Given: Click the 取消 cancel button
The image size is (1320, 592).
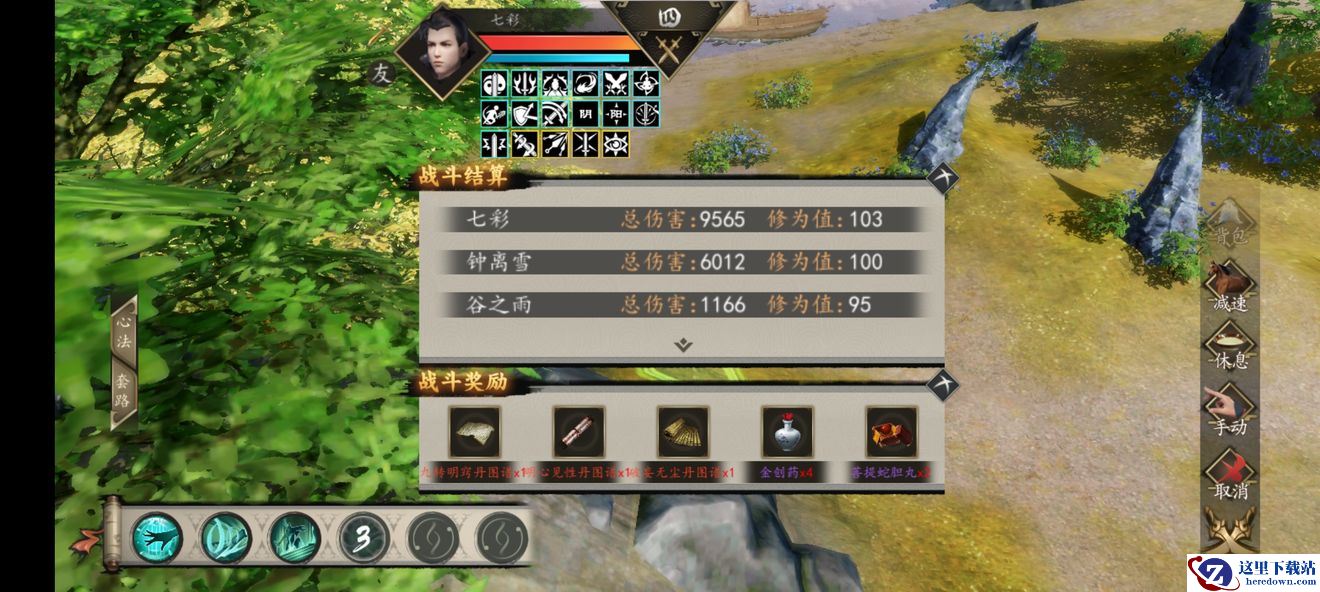Looking at the screenshot, I should (1230, 476).
